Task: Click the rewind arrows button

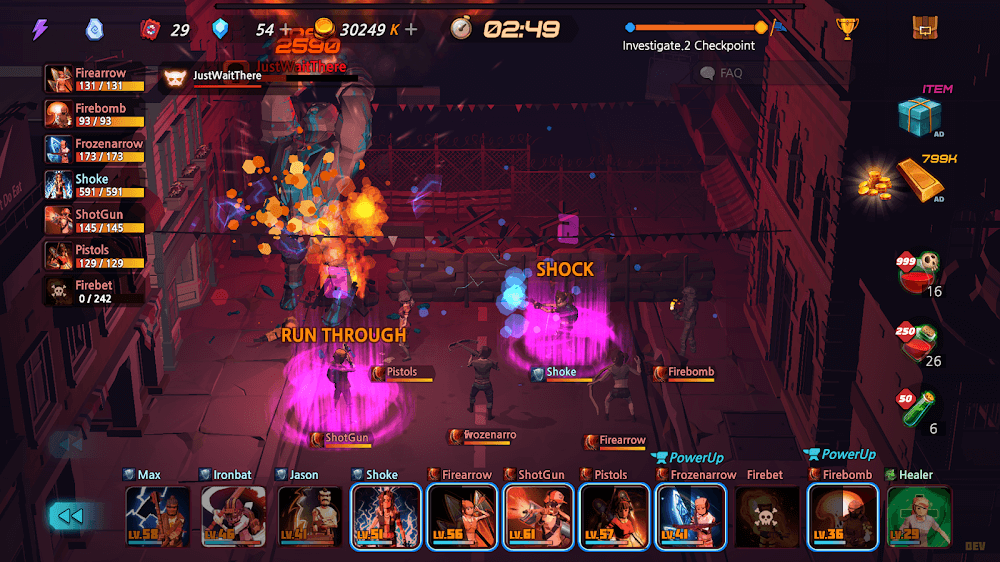Action: coord(69,516)
